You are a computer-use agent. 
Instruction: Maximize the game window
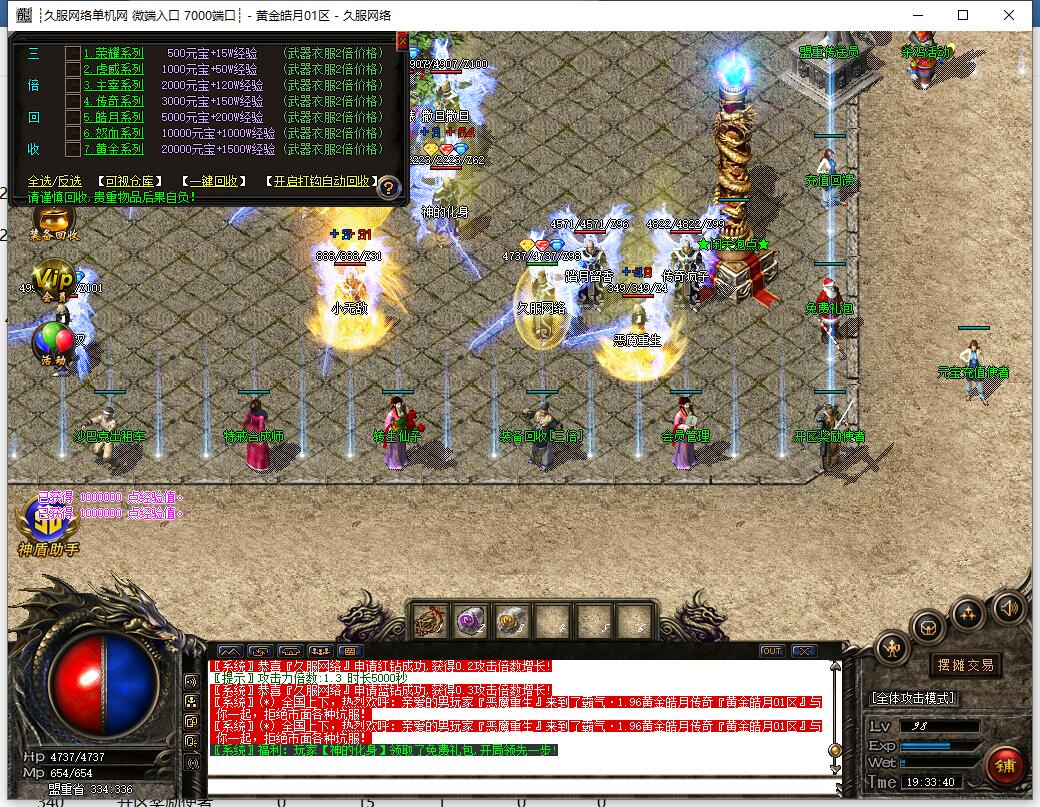pos(963,15)
